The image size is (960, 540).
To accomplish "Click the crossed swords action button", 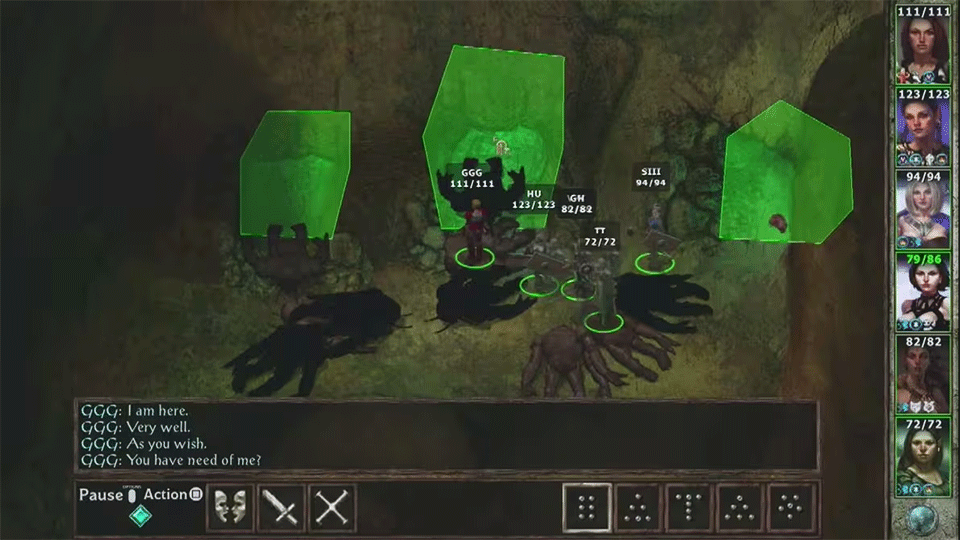I will pos(332,509).
